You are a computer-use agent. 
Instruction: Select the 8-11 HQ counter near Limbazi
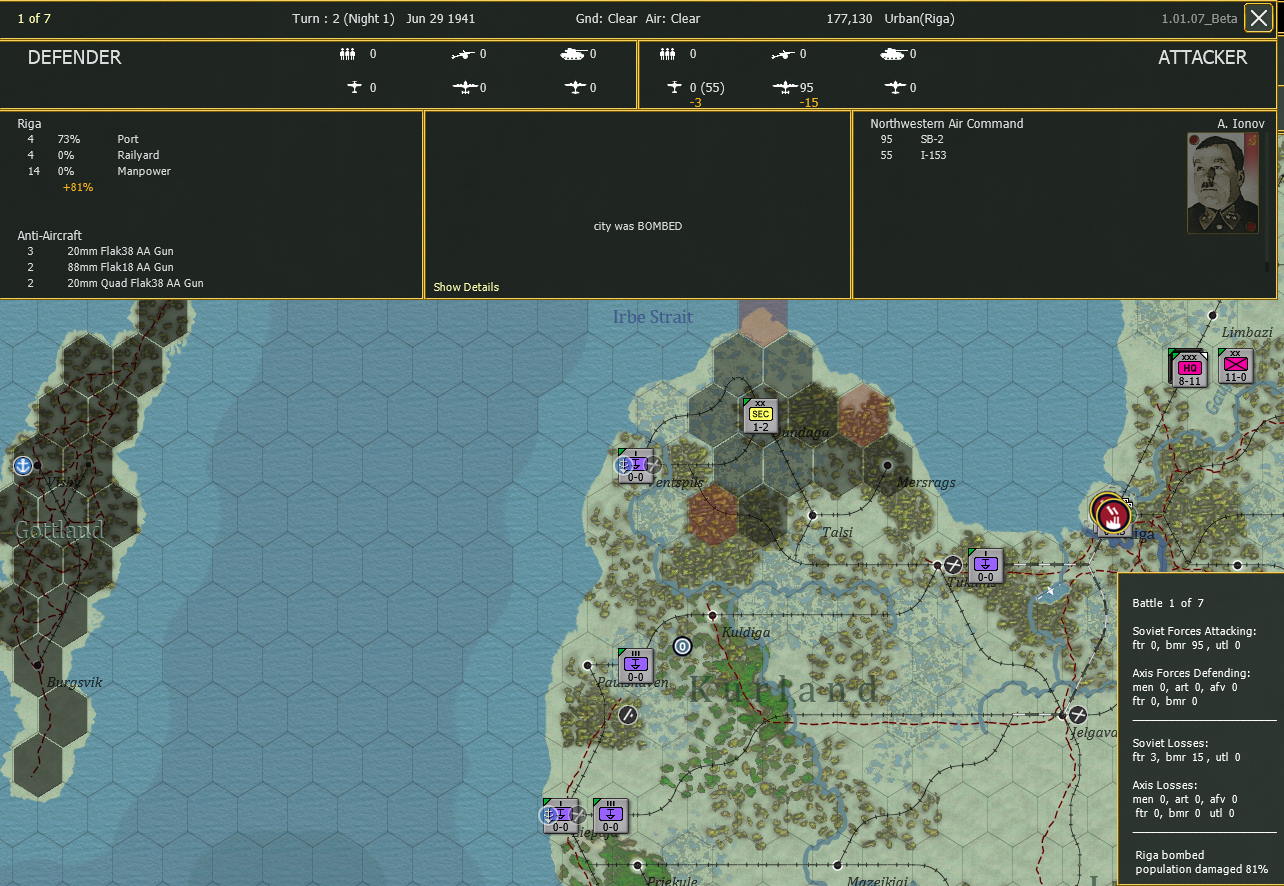click(x=1187, y=366)
